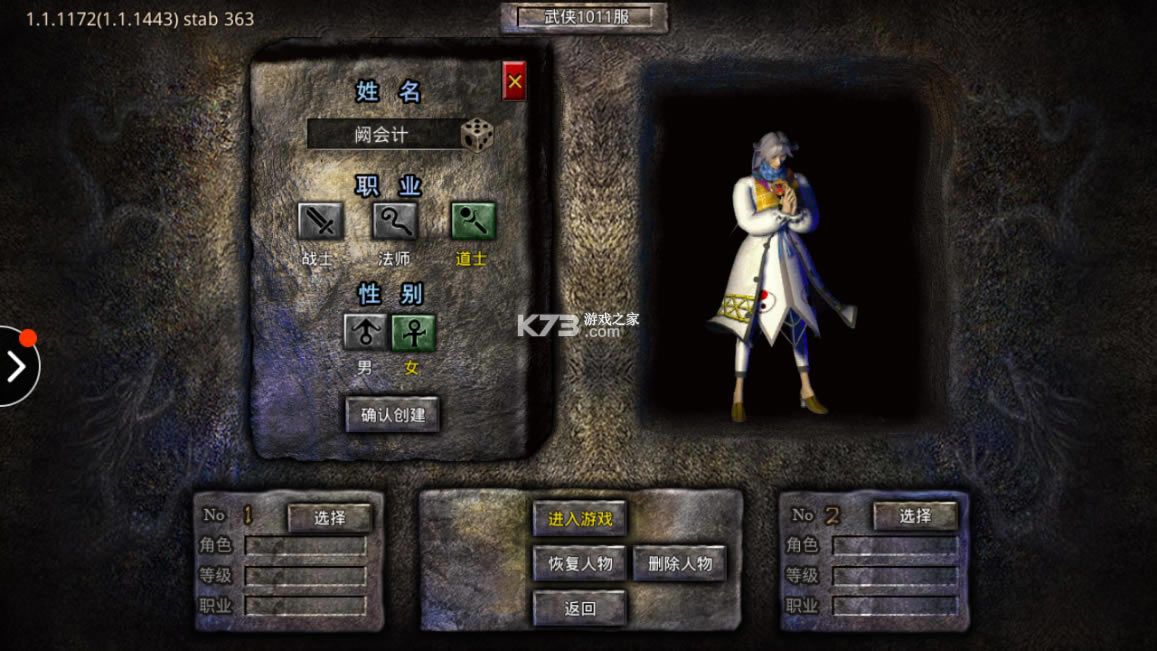Restore a character (恢复人物)
1157x651 pixels.
(x=580, y=563)
